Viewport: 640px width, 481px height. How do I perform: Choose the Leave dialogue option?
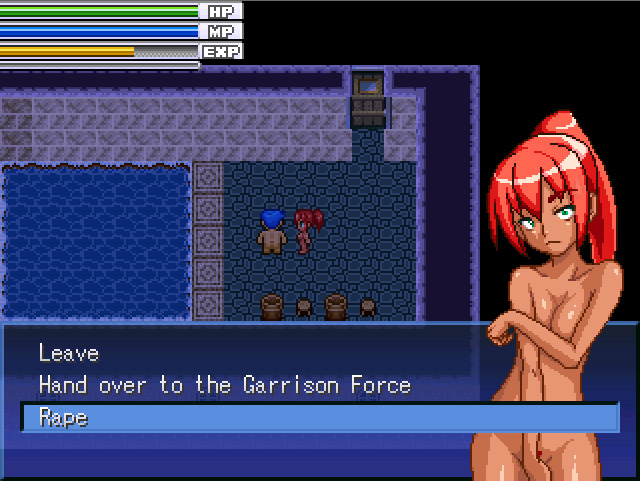(x=69, y=353)
